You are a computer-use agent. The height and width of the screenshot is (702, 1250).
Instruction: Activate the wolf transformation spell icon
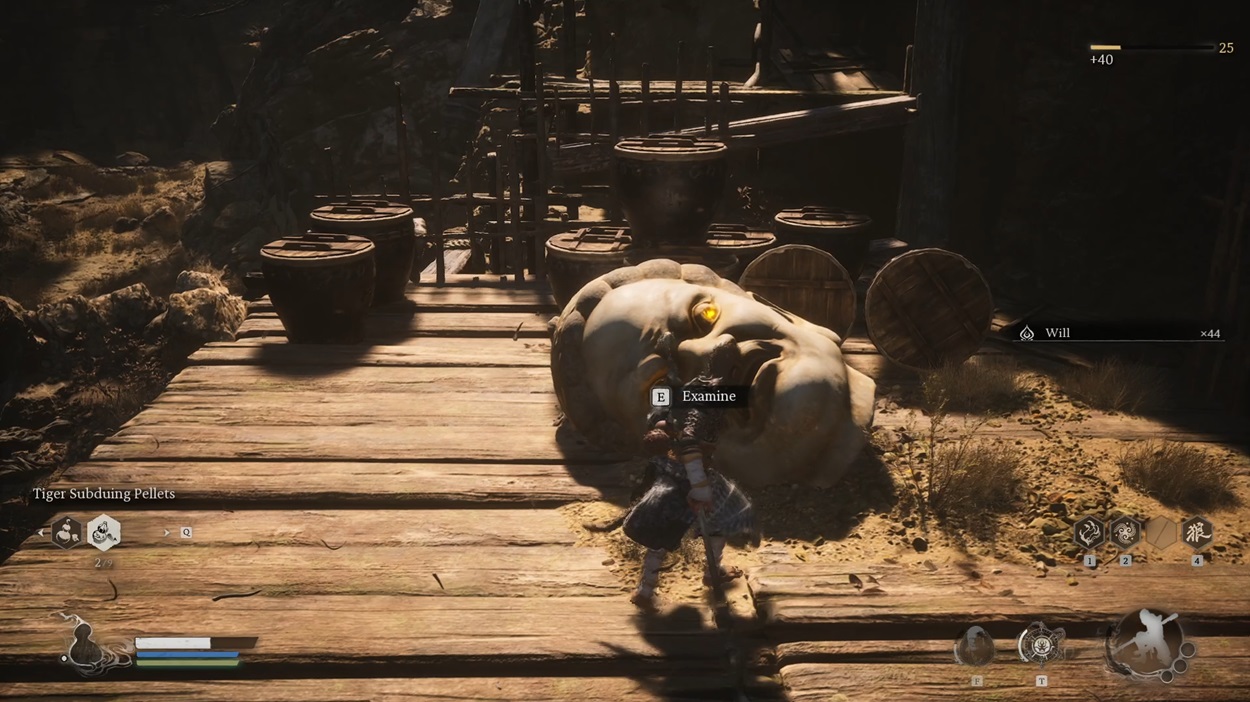pos(1196,533)
